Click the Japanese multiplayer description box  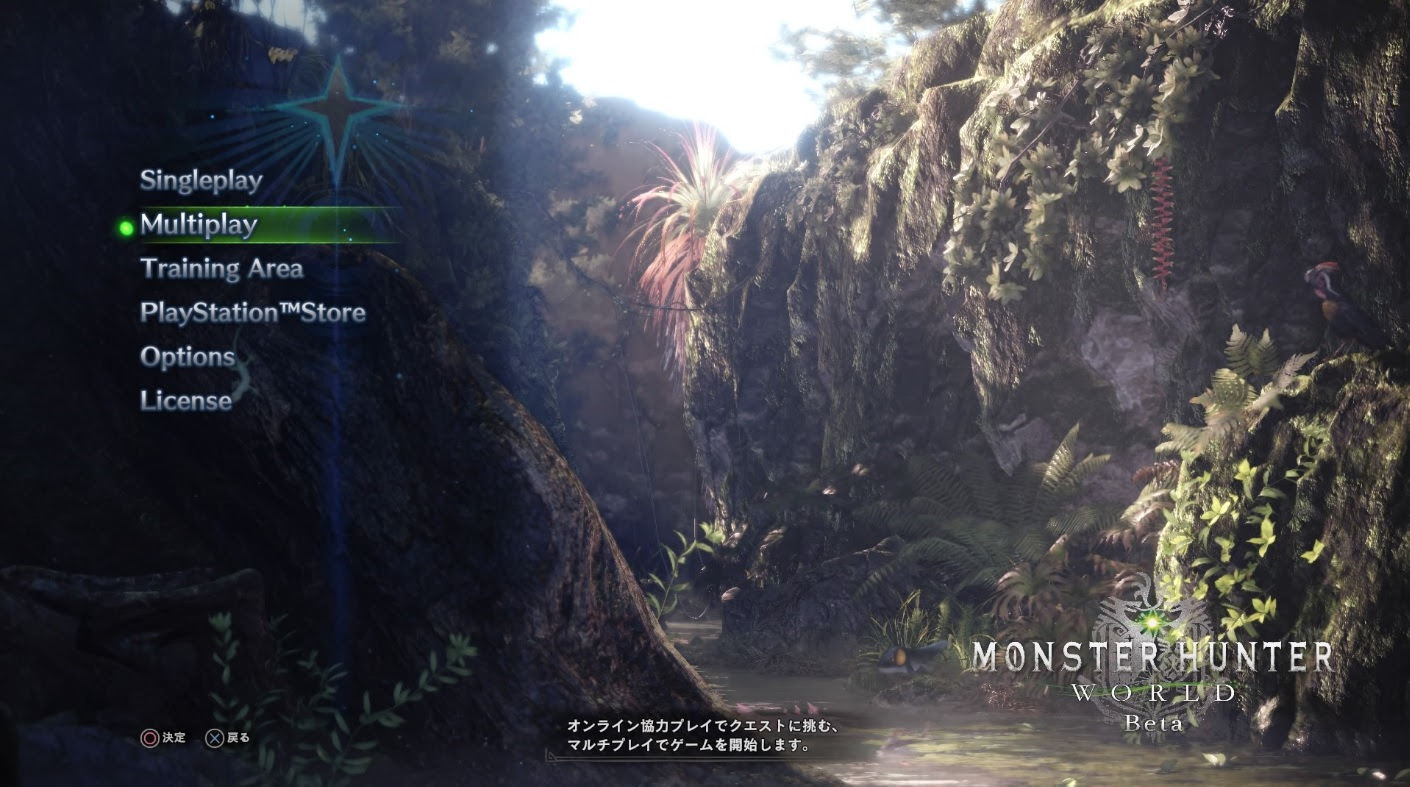pyautogui.click(x=705, y=735)
